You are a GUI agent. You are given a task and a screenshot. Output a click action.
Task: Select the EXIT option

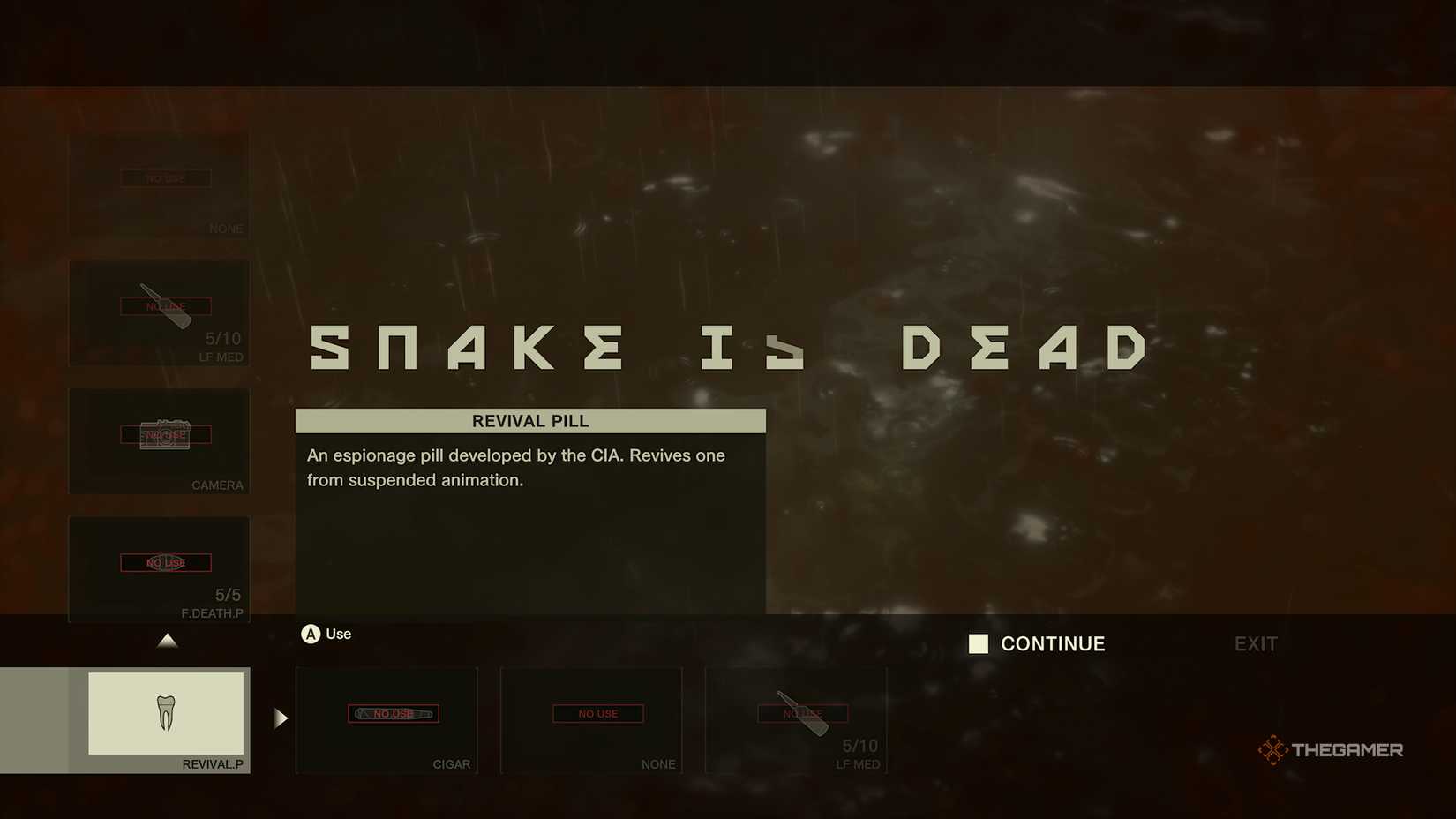[1255, 644]
